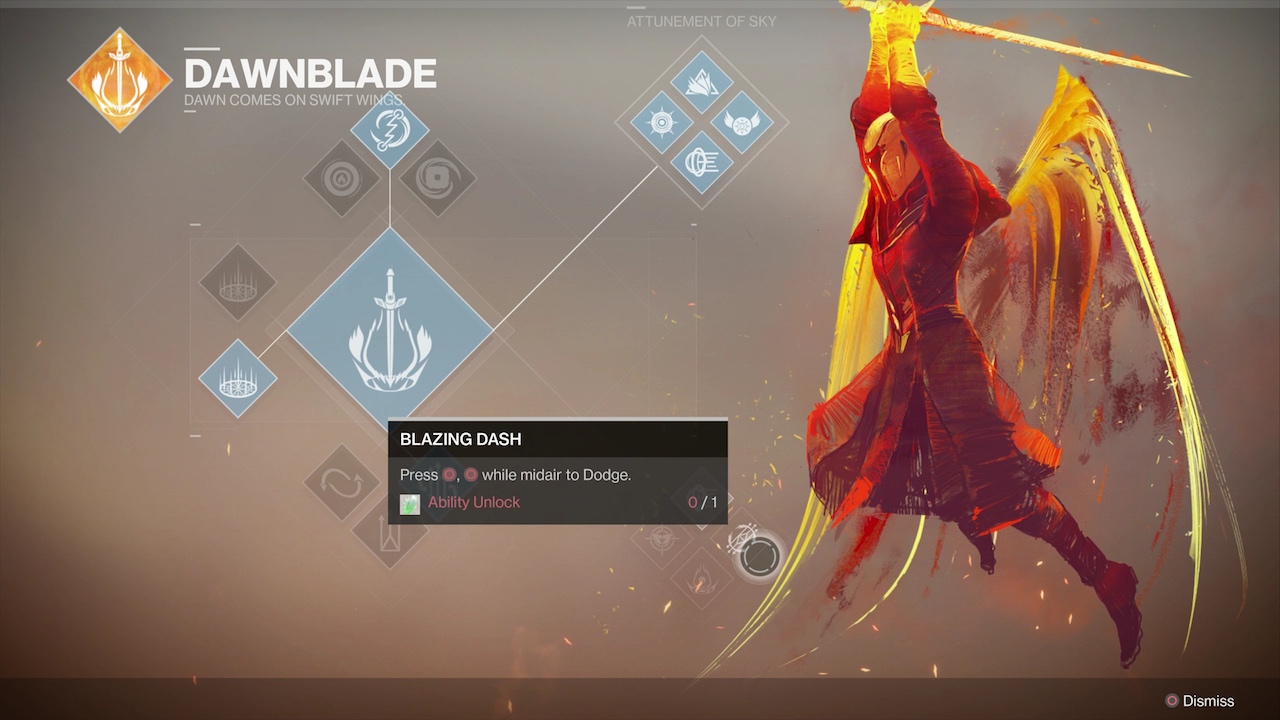Select the locked flame node at the bottom
This screenshot has width=1280, height=720.
pyautogui.click(x=701, y=579)
